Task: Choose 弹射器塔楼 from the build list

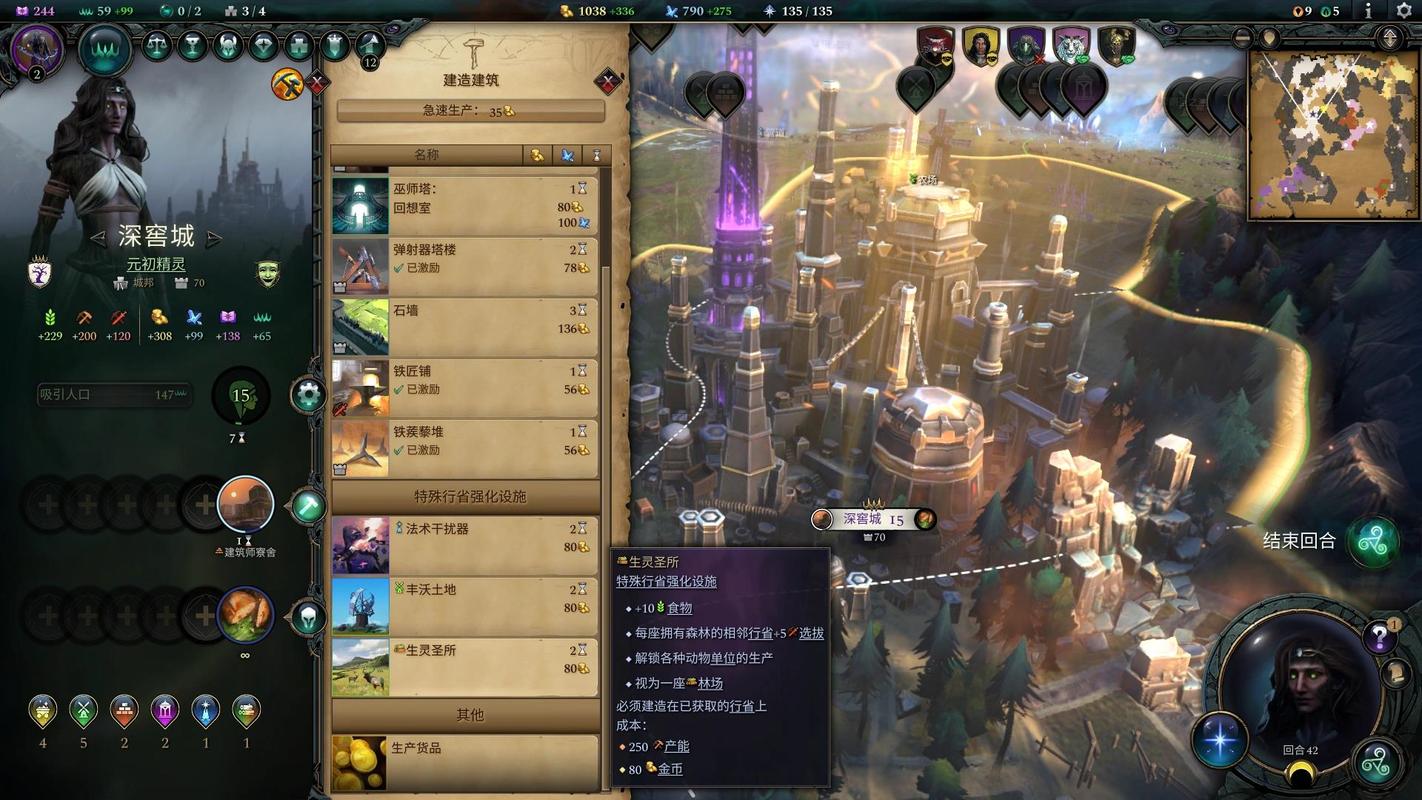Action: pyautogui.click(x=465, y=266)
